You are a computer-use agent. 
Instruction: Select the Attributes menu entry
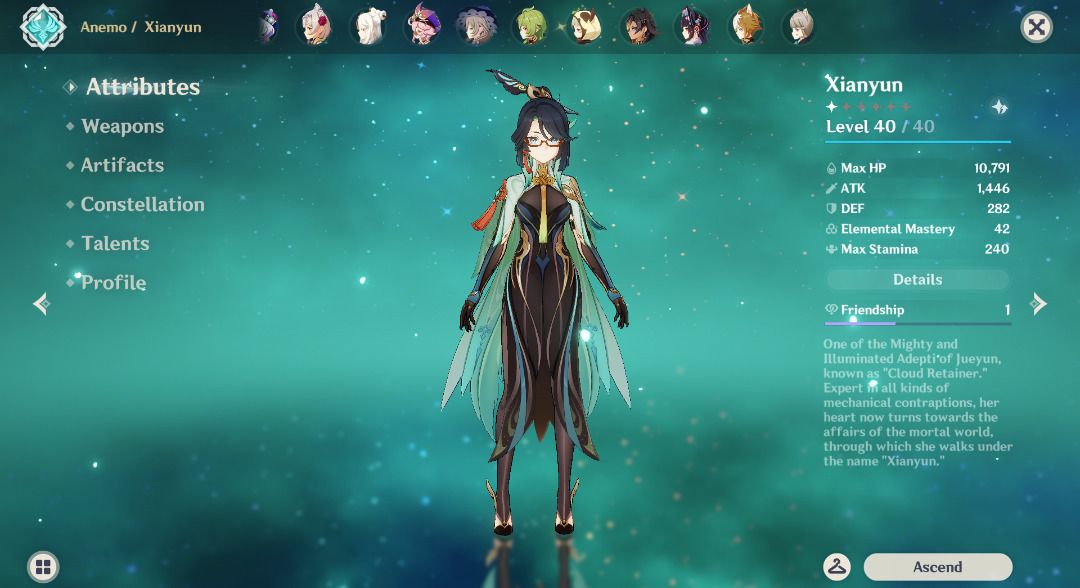(x=142, y=87)
